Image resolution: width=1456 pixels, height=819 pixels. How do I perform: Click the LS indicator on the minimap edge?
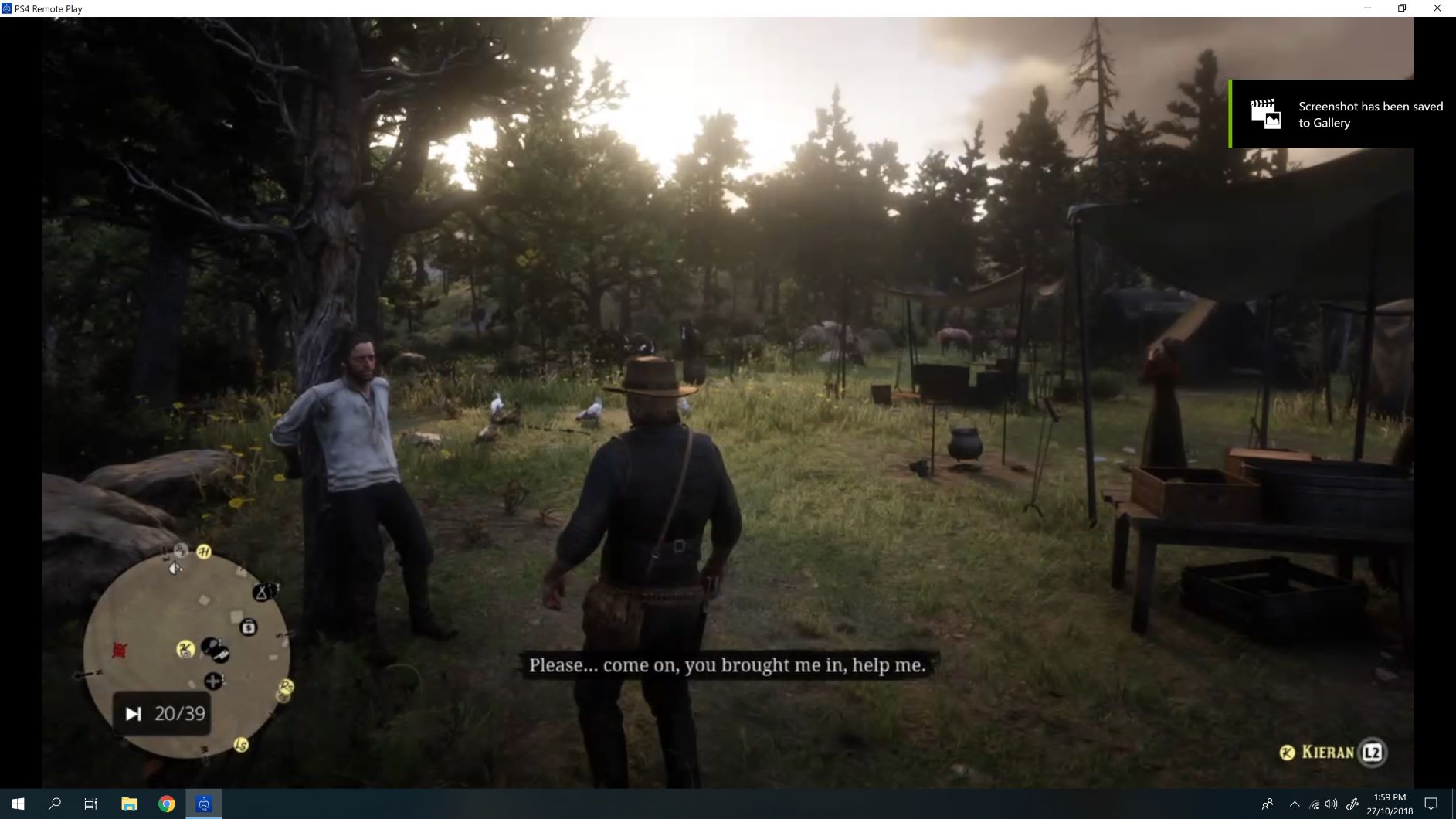pyautogui.click(x=241, y=745)
